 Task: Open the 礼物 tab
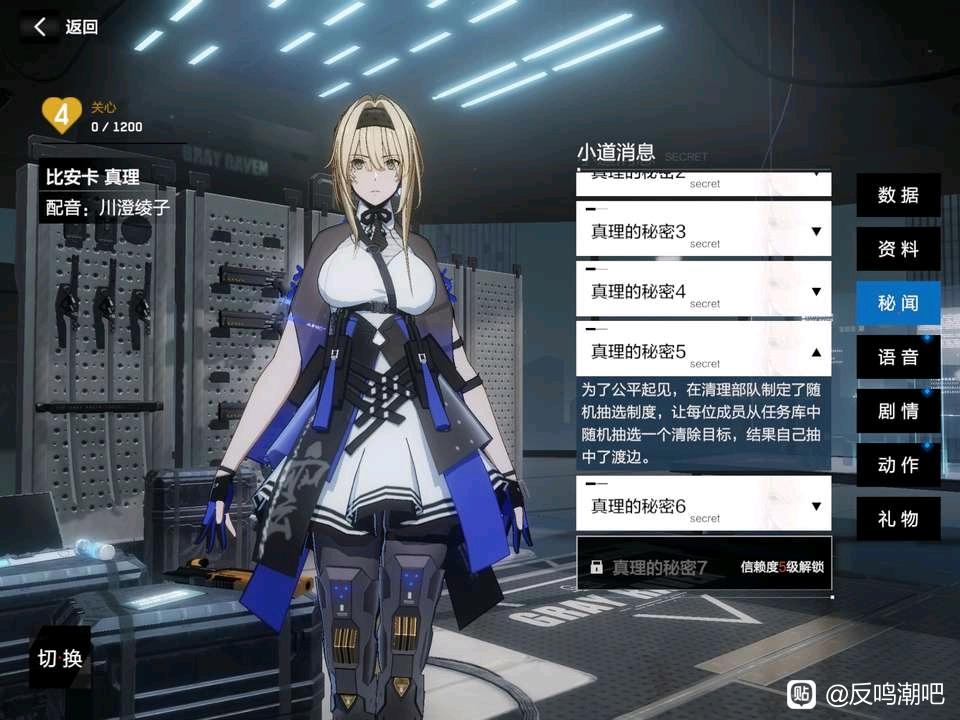click(x=898, y=519)
